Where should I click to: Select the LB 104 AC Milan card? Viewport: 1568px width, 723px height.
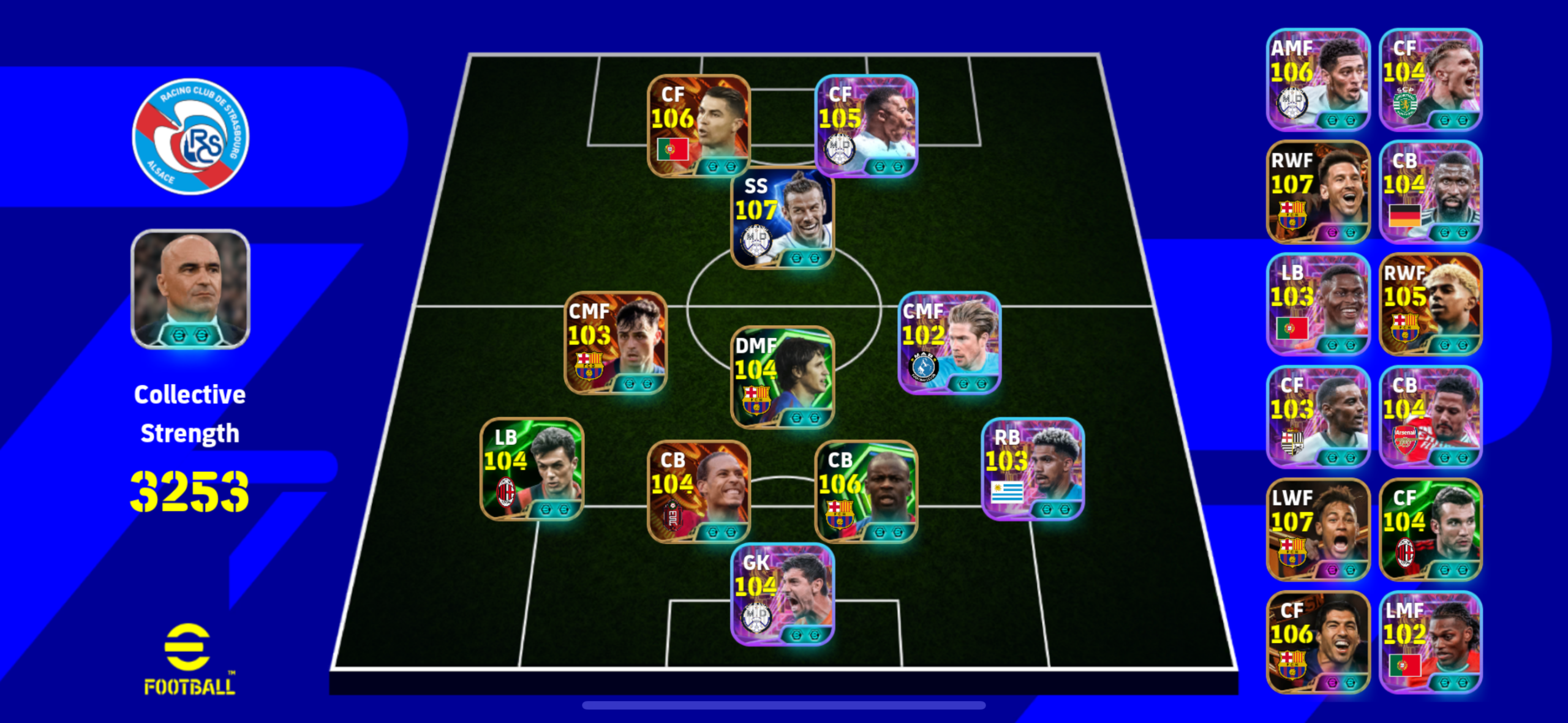(532, 469)
